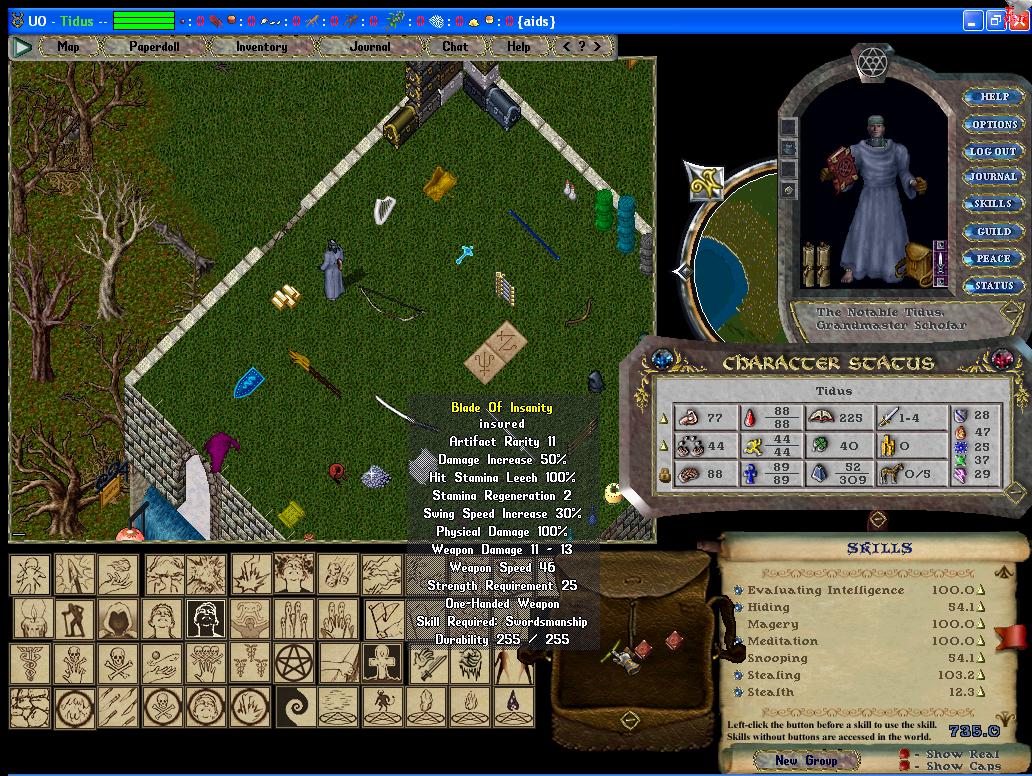
Task: Toggle the PEACE button on the paperdoll
Action: [992, 259]
